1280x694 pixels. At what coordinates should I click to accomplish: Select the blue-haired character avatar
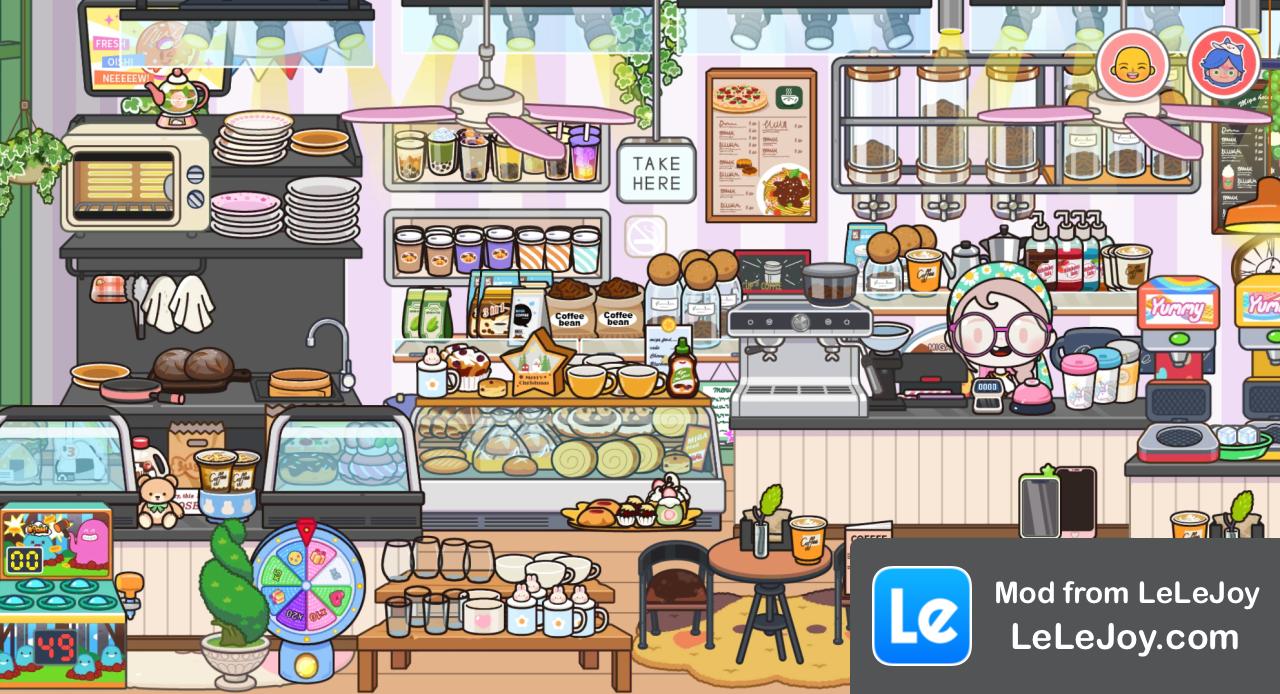point(1224,64)
